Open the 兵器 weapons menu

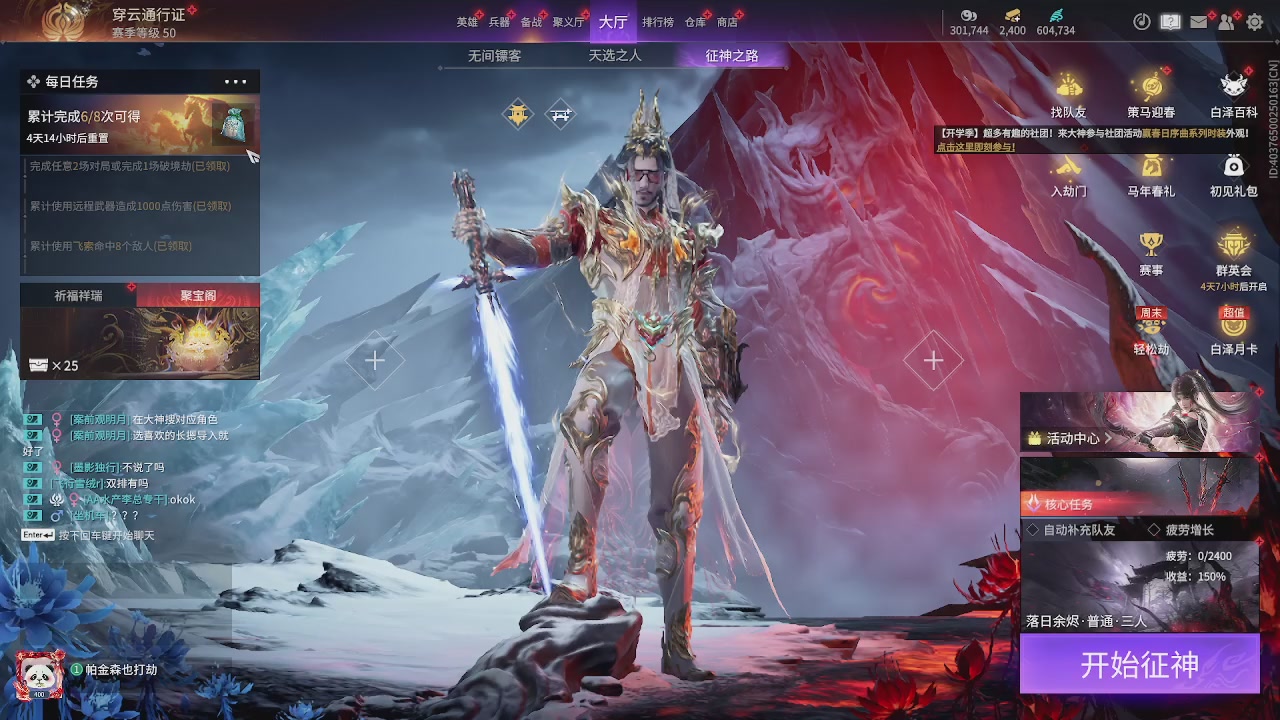[499, 22]
